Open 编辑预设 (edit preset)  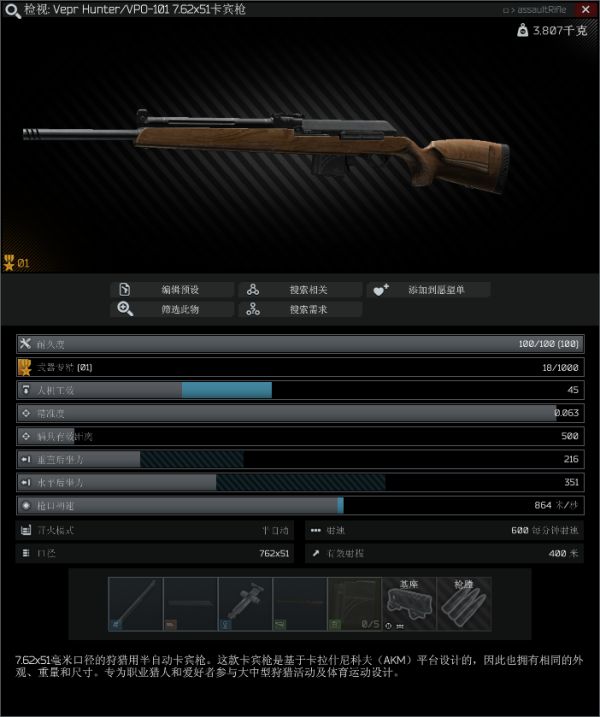pos(173,290)
